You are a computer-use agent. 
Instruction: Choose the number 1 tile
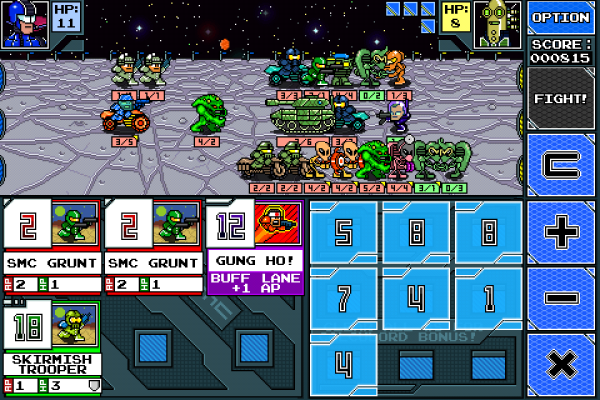coord(487,298)
